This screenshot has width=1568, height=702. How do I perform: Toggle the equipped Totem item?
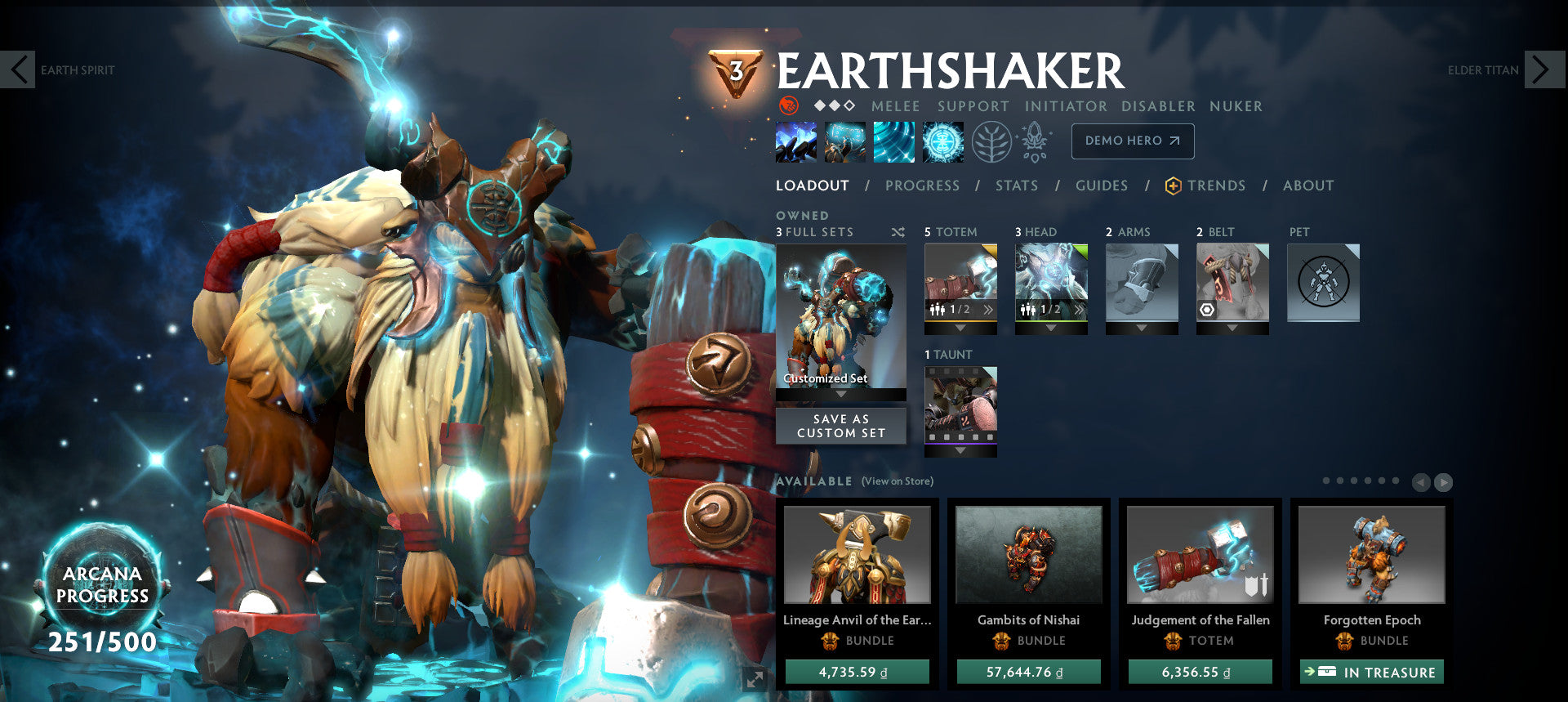coord(960,282)
